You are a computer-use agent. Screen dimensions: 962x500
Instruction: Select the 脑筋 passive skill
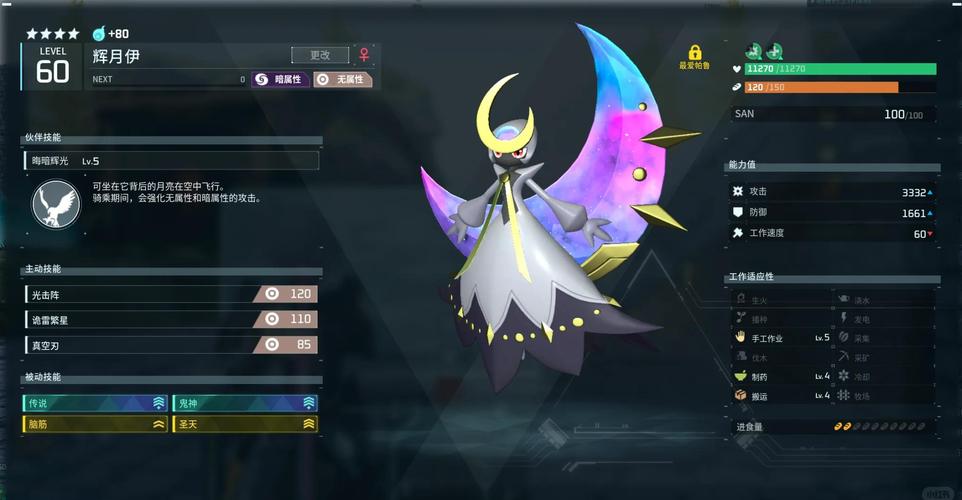pyautogui.click(x=96, y=424)
